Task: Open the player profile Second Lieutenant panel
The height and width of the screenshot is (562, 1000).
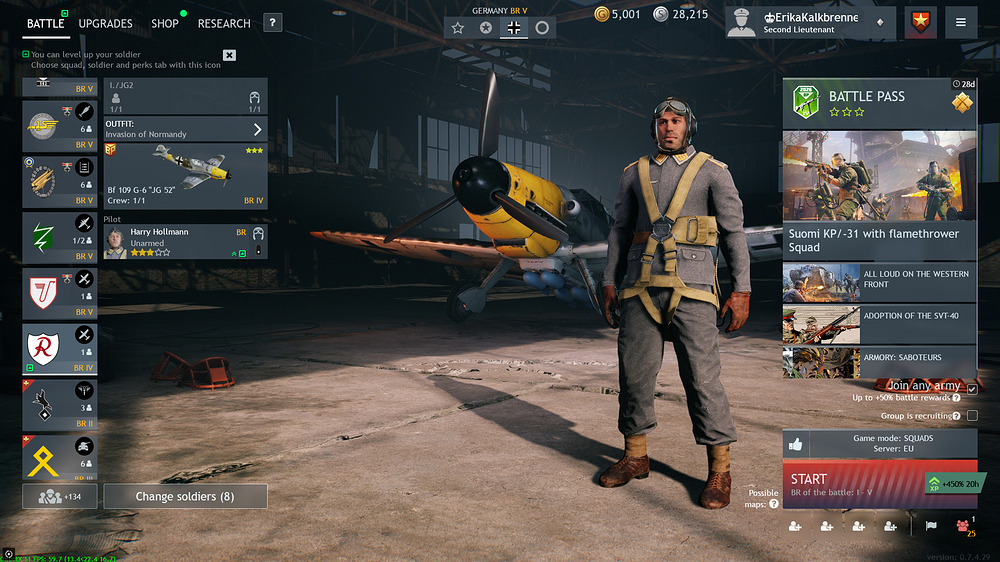Action: (808, 23)
